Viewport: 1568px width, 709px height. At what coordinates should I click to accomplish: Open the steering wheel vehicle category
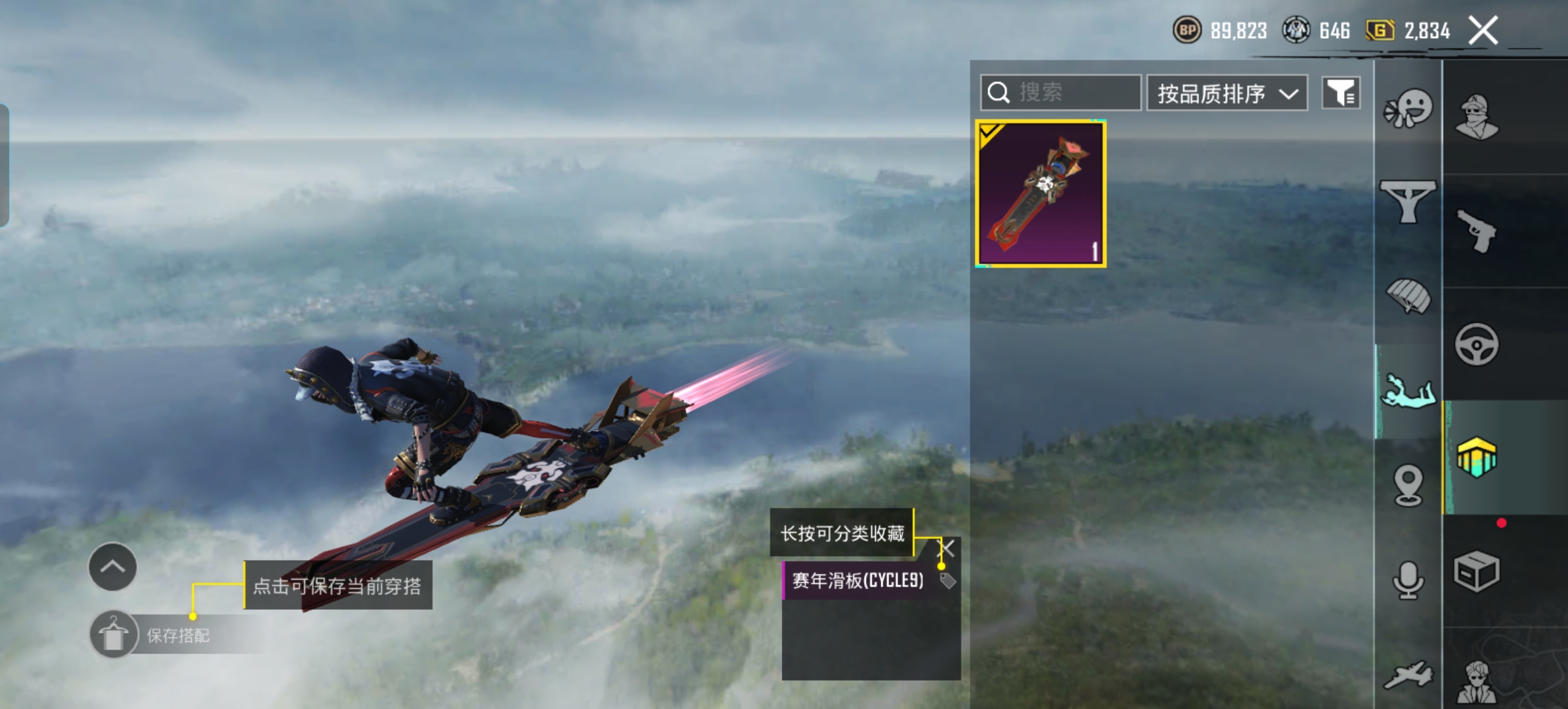pos(1476,344)
